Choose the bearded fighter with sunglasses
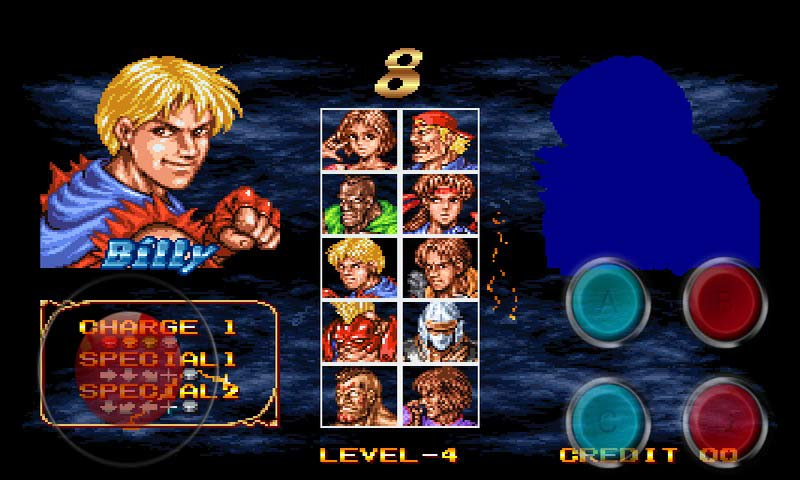Viewport: 800px width, 480px height. [359, 396]
